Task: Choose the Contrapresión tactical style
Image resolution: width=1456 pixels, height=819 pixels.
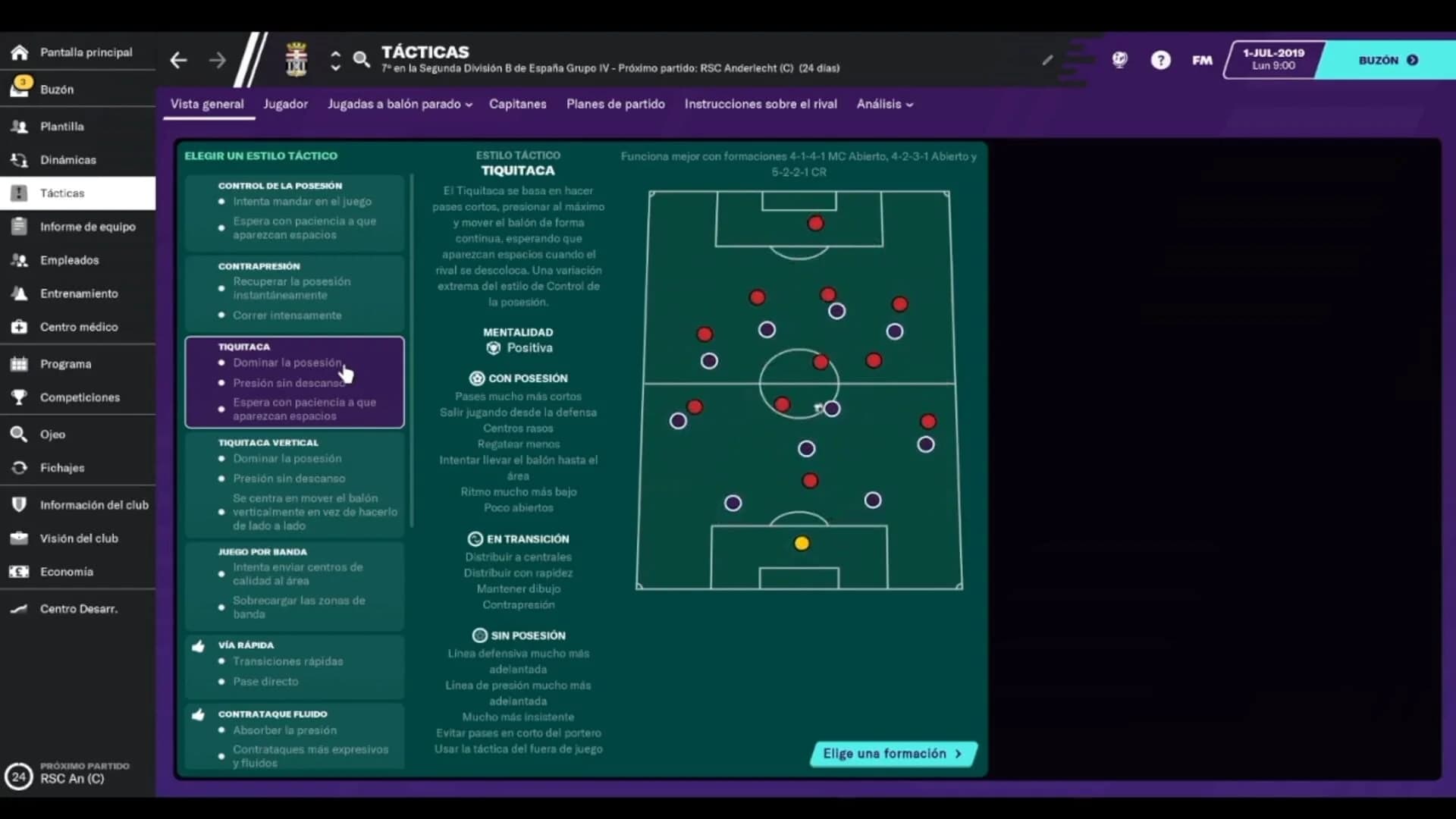Action: coord(294,292)
